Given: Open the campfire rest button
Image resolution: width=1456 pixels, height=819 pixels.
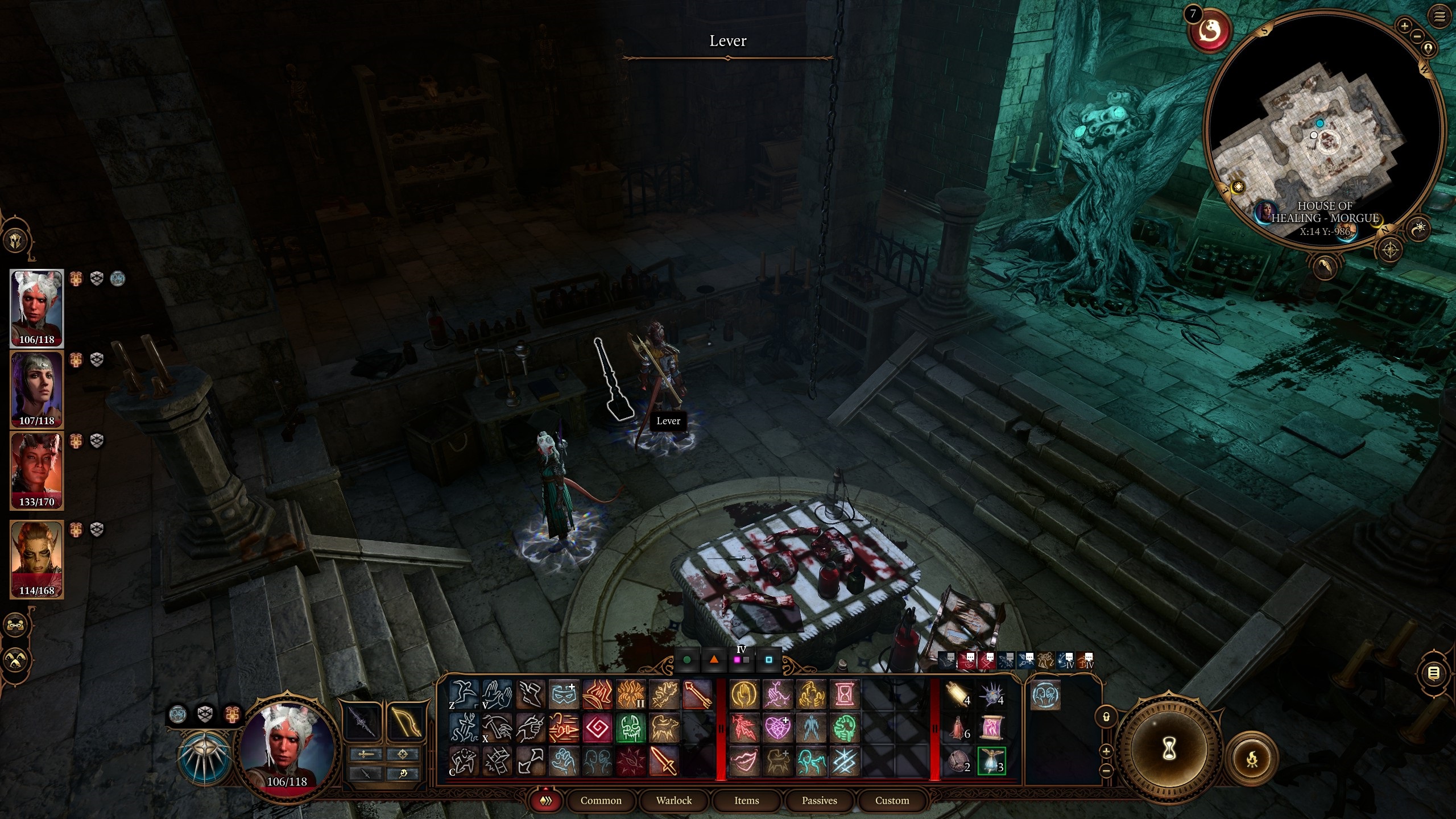Looking at the screenshot, I should click(1252, 759).
